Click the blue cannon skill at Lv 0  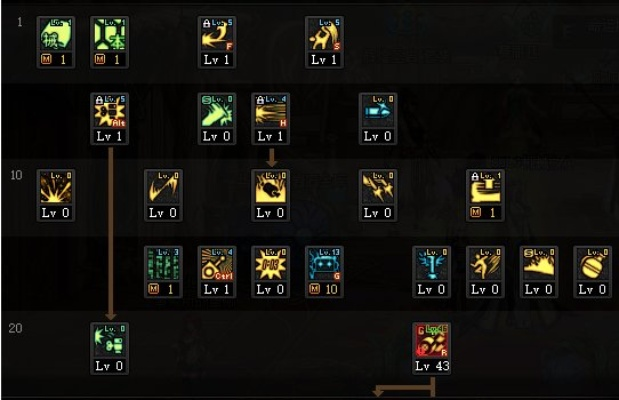pyautogui.click(x=378, y=111)
